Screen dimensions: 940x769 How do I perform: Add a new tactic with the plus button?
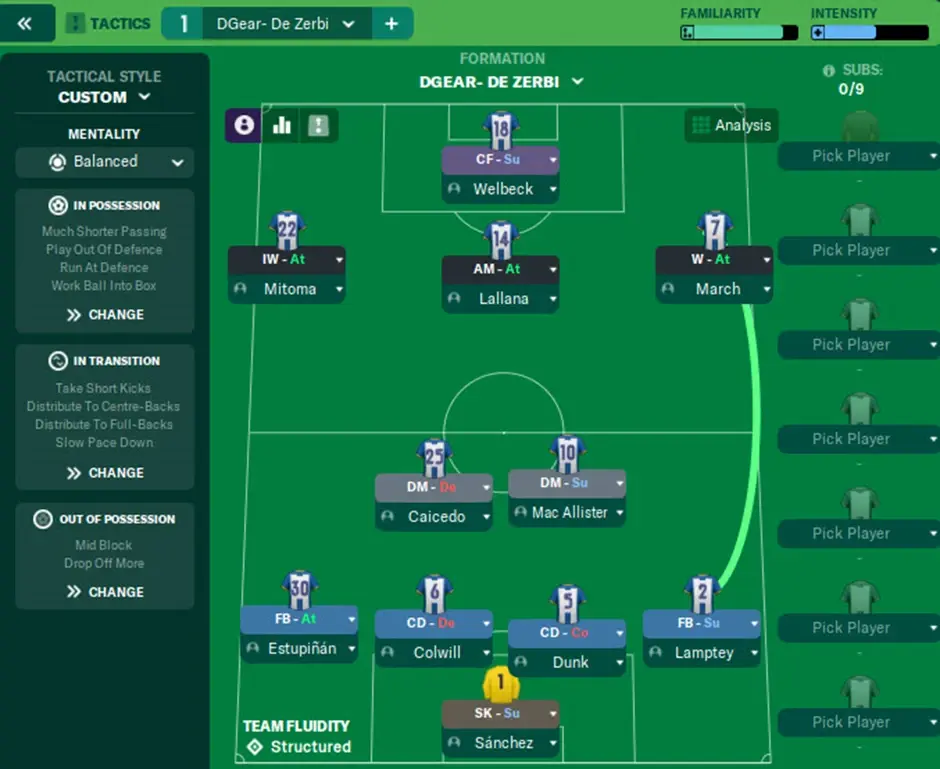391,23
